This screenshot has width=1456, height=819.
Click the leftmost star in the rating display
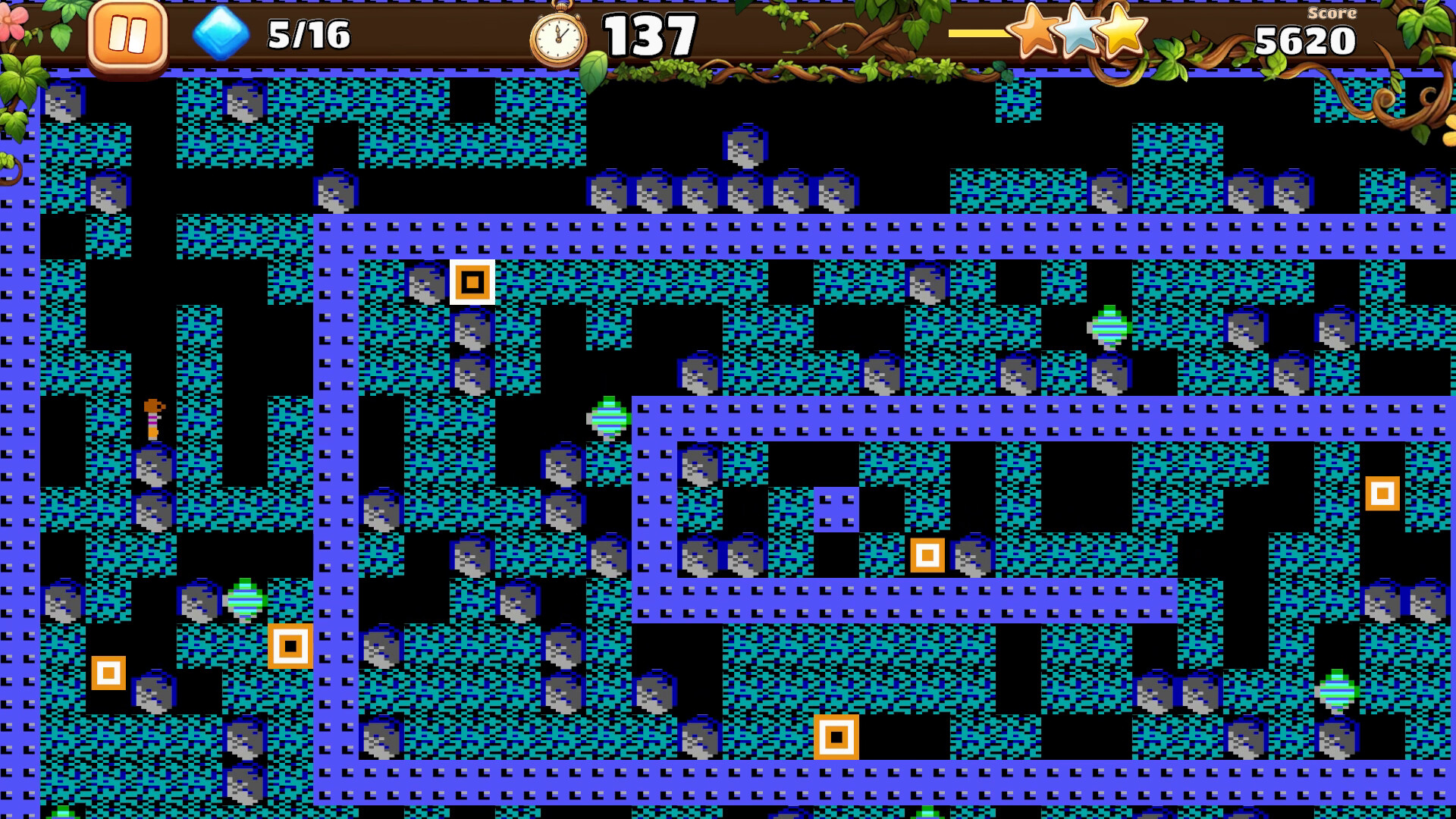coord(1031,34)
